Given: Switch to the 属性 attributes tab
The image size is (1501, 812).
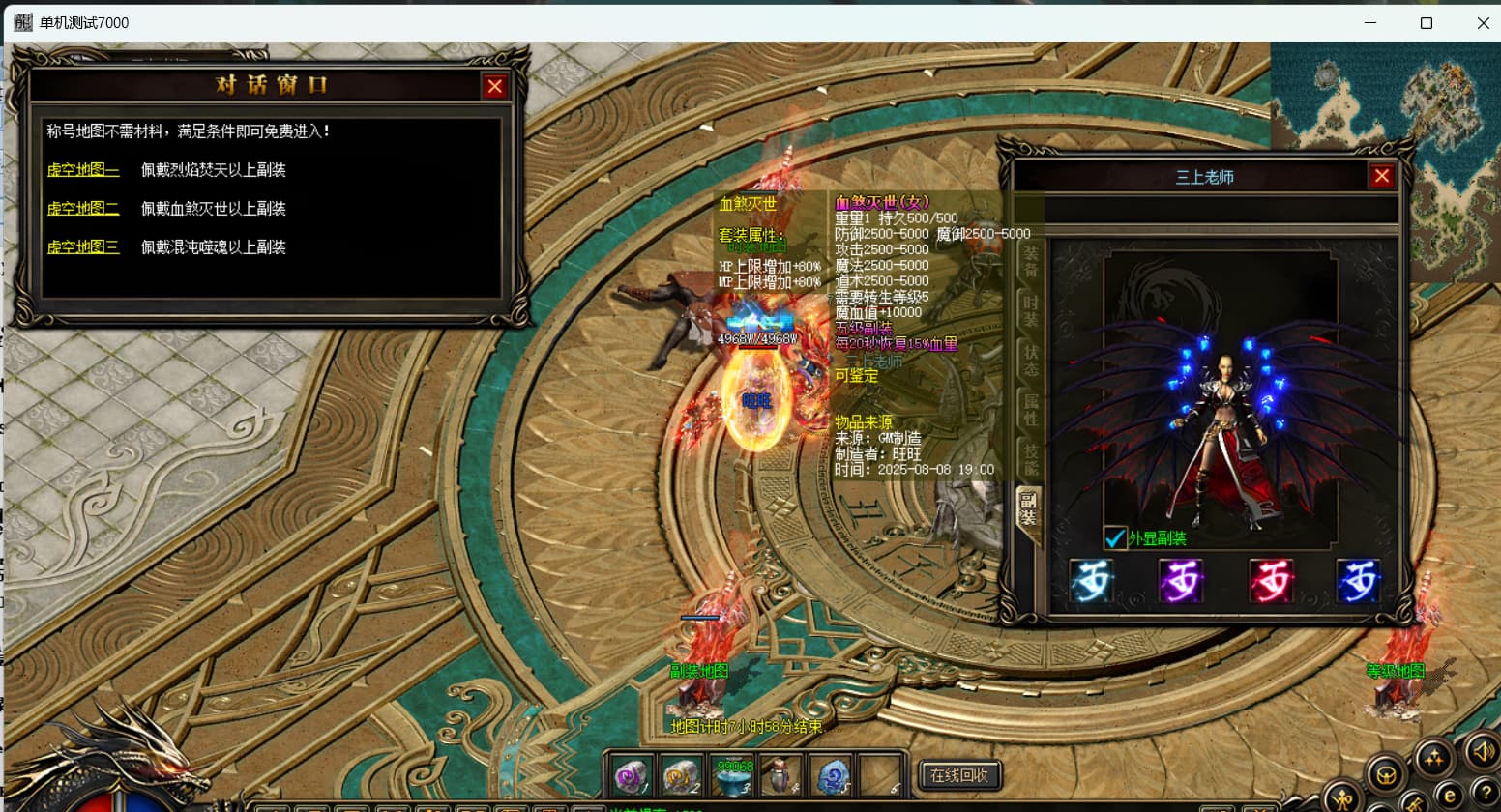Looking at the screenshot, I should [1030, 410].
